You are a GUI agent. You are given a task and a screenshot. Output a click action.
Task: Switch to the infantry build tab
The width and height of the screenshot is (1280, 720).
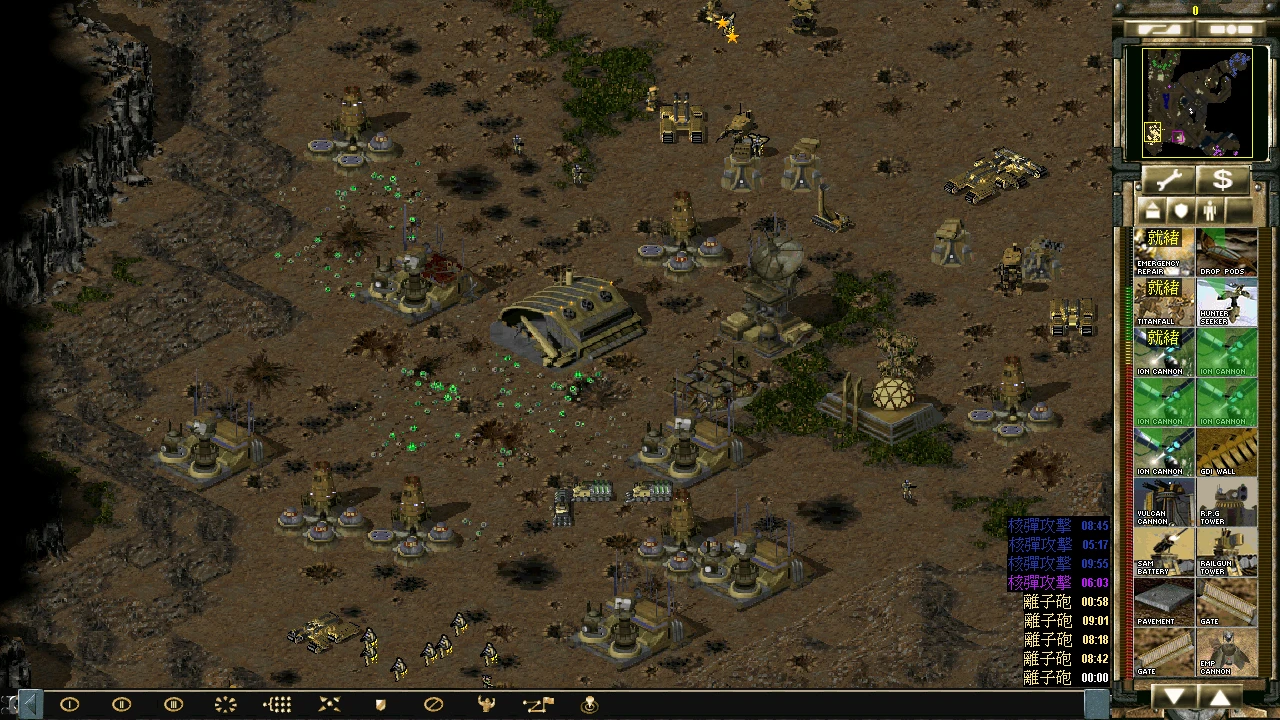1208,211
